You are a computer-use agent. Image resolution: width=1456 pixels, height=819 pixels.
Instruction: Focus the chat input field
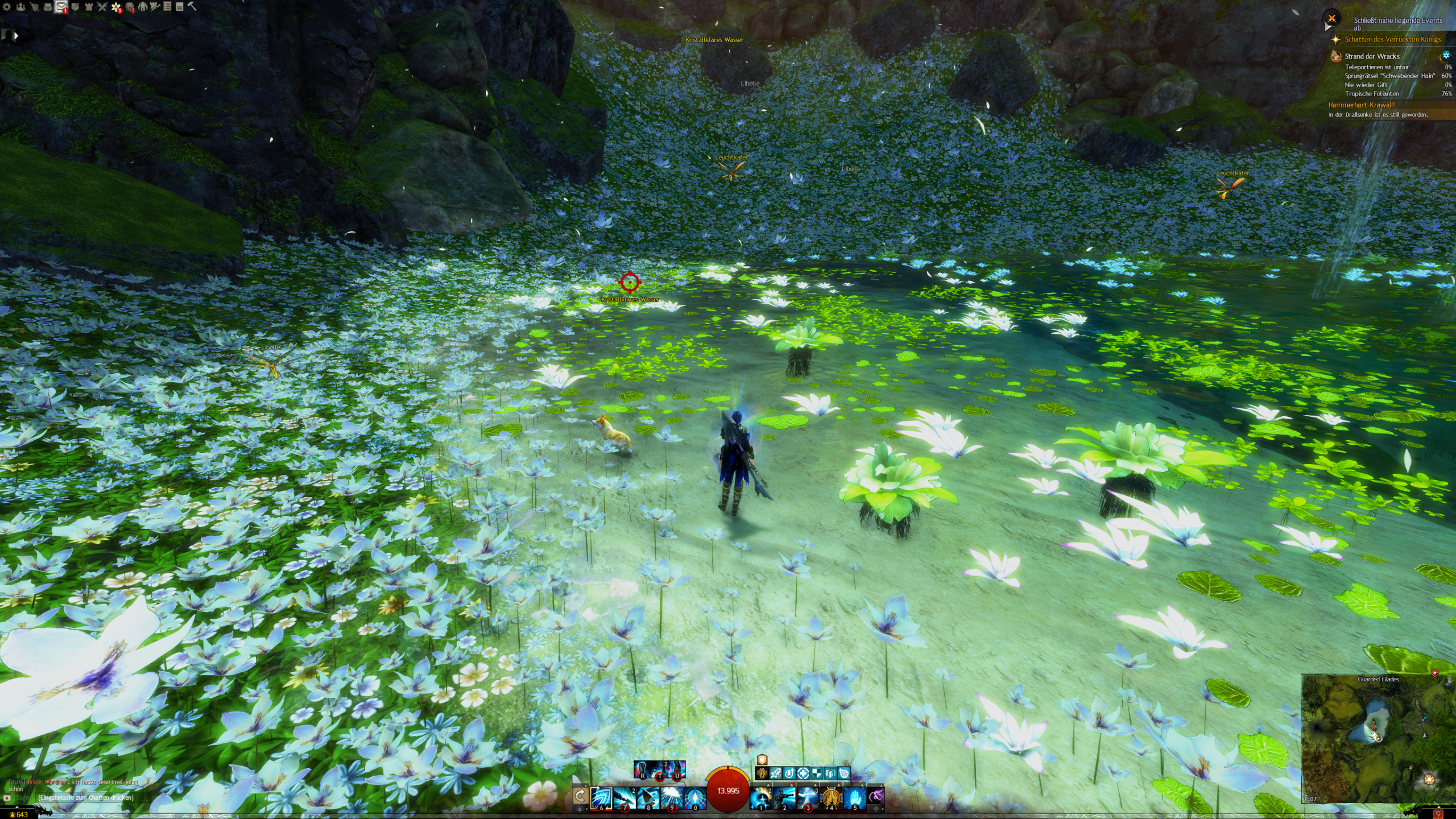[x=85, y=797]
